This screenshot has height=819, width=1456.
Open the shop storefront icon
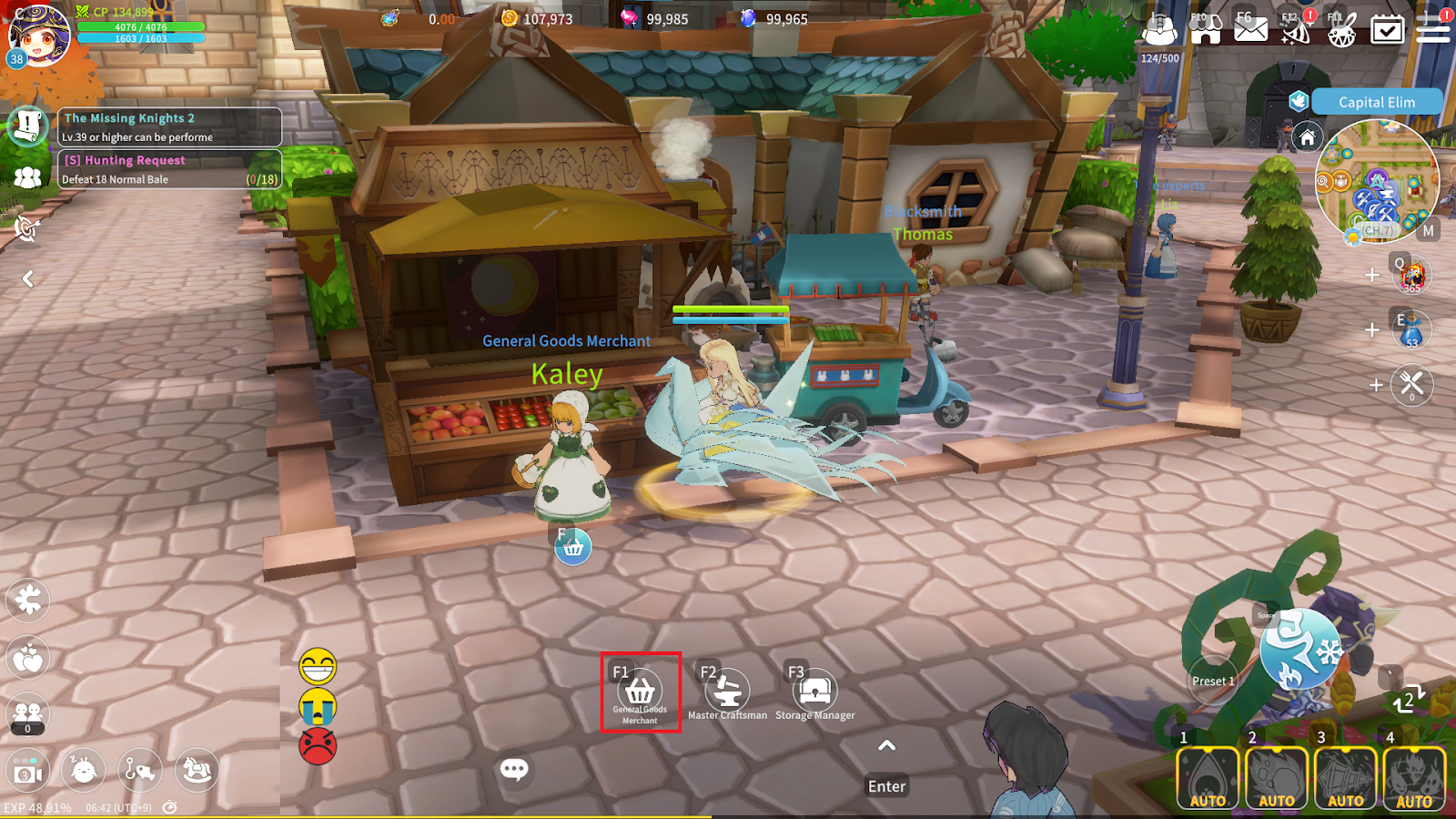1205,29
